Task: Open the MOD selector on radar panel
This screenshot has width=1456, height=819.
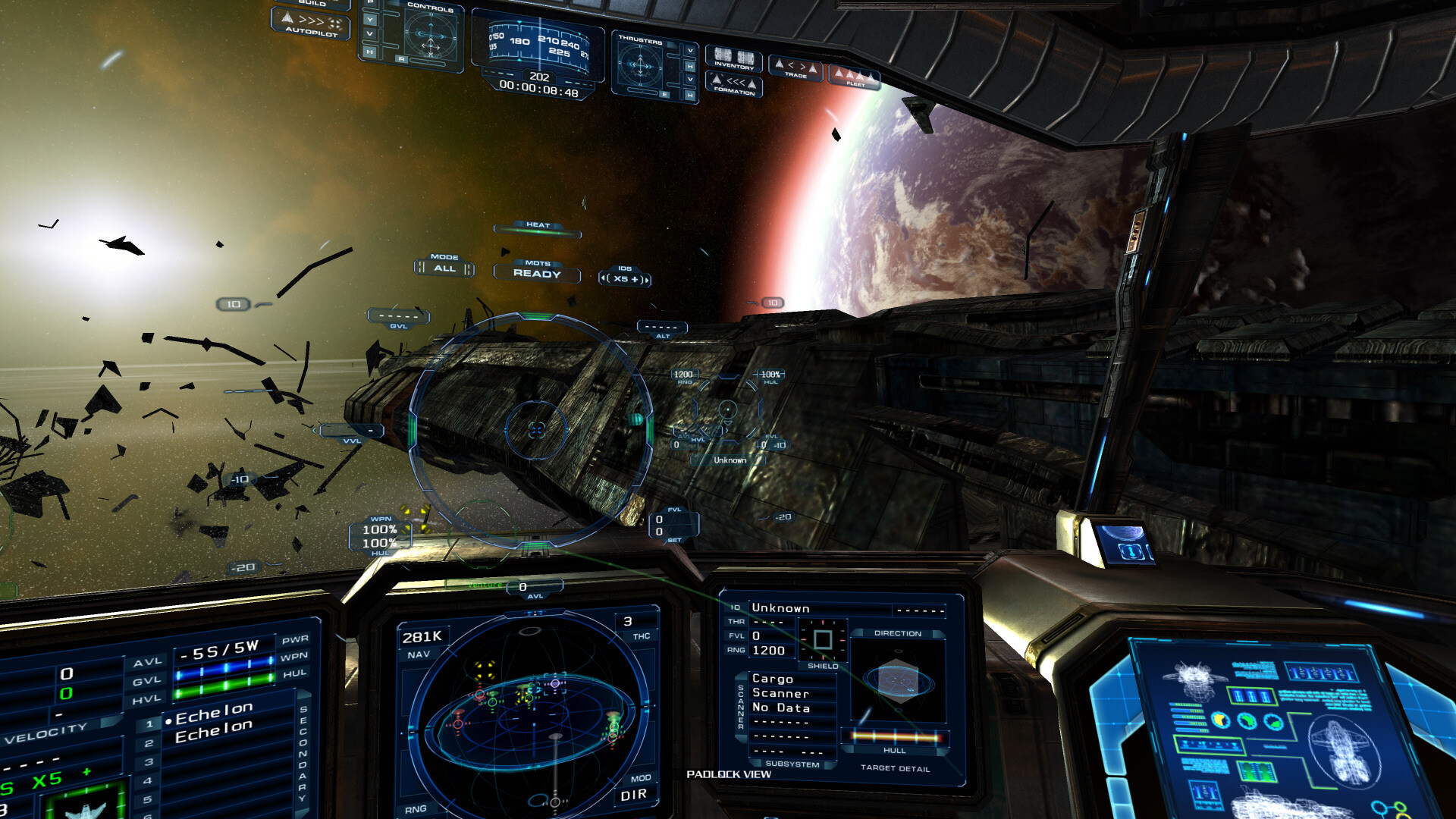Action: (639, 777)
